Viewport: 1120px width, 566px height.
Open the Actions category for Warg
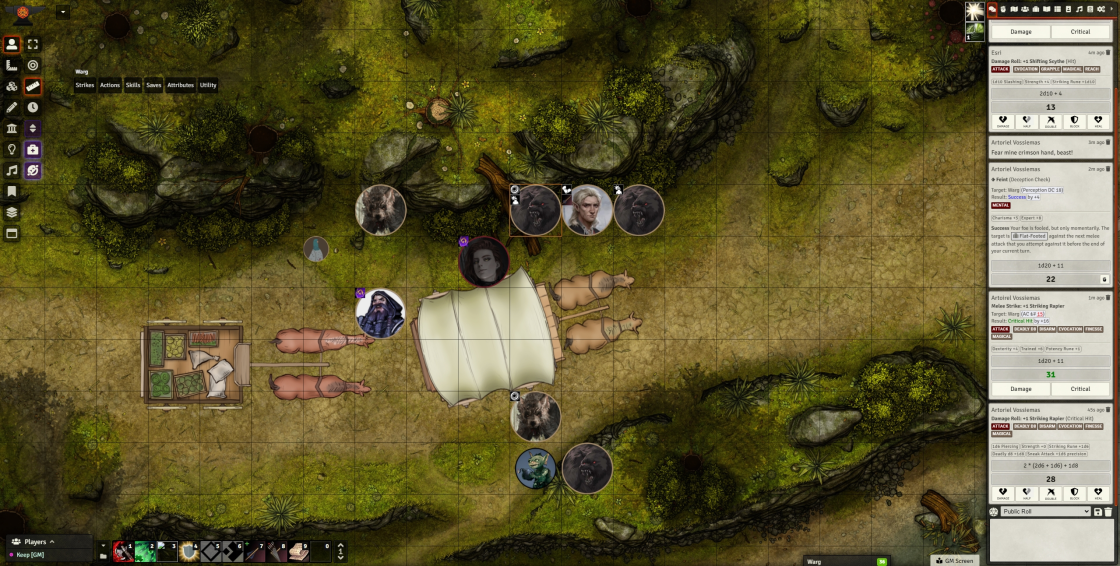click(x=110, y=85)
